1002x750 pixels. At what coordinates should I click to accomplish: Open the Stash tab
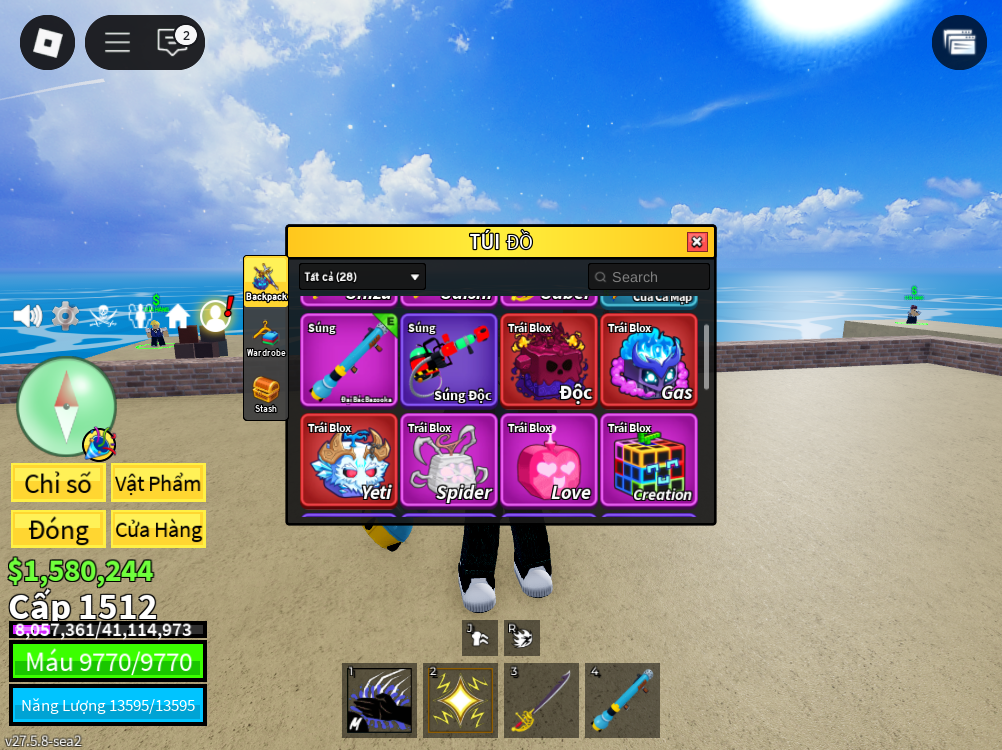pos(266,393)
